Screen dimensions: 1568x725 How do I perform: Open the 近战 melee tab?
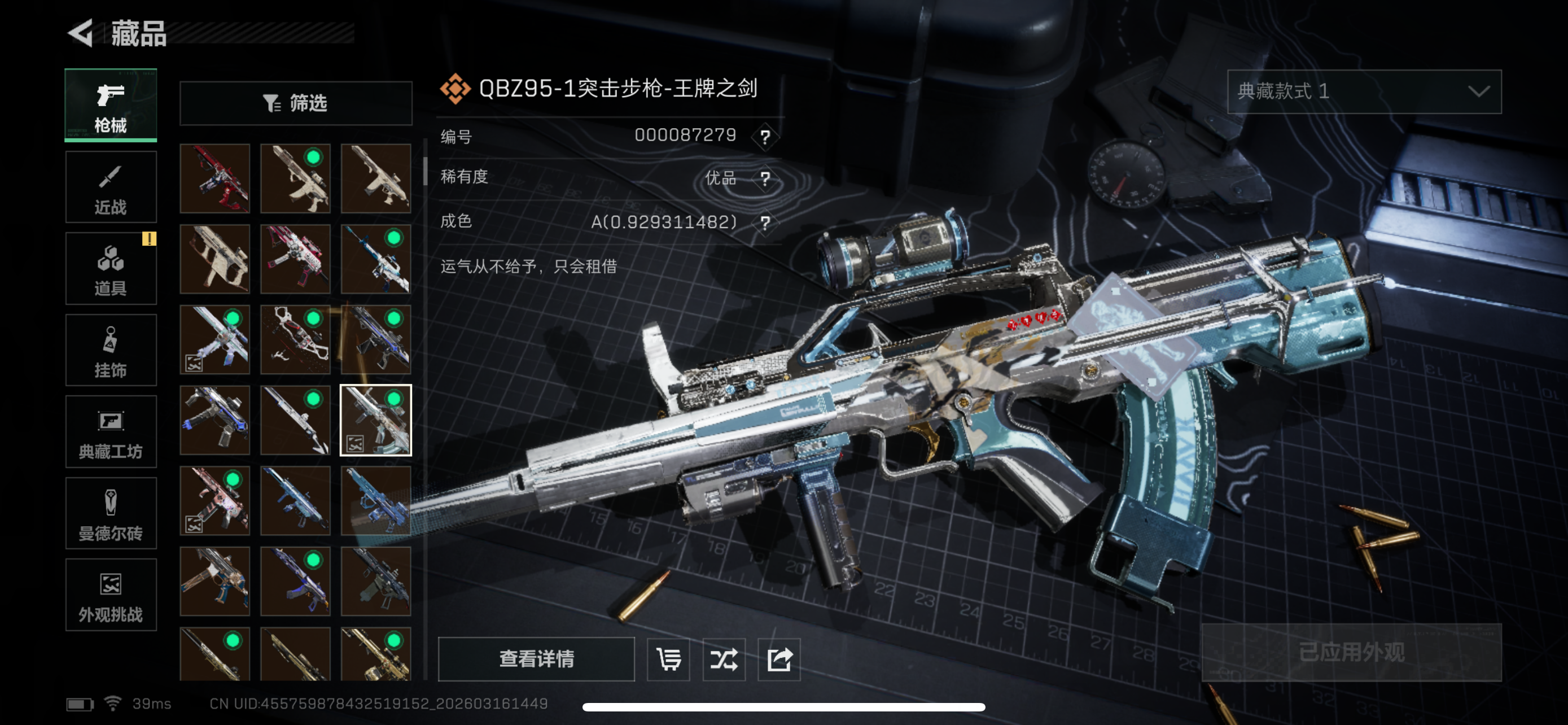pyautogui.click(x=111, y=187)
